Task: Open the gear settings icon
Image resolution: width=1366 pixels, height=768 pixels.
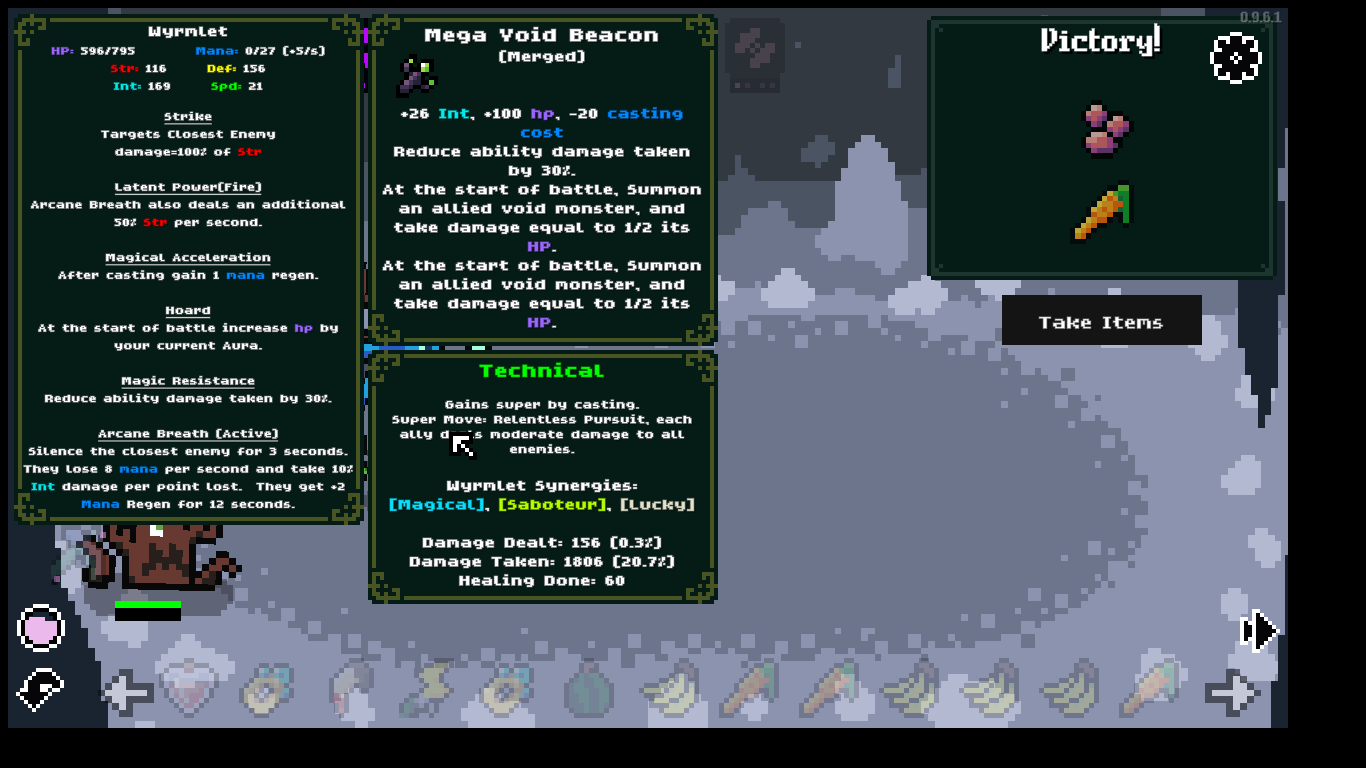Action: [x=1236, y=58]
